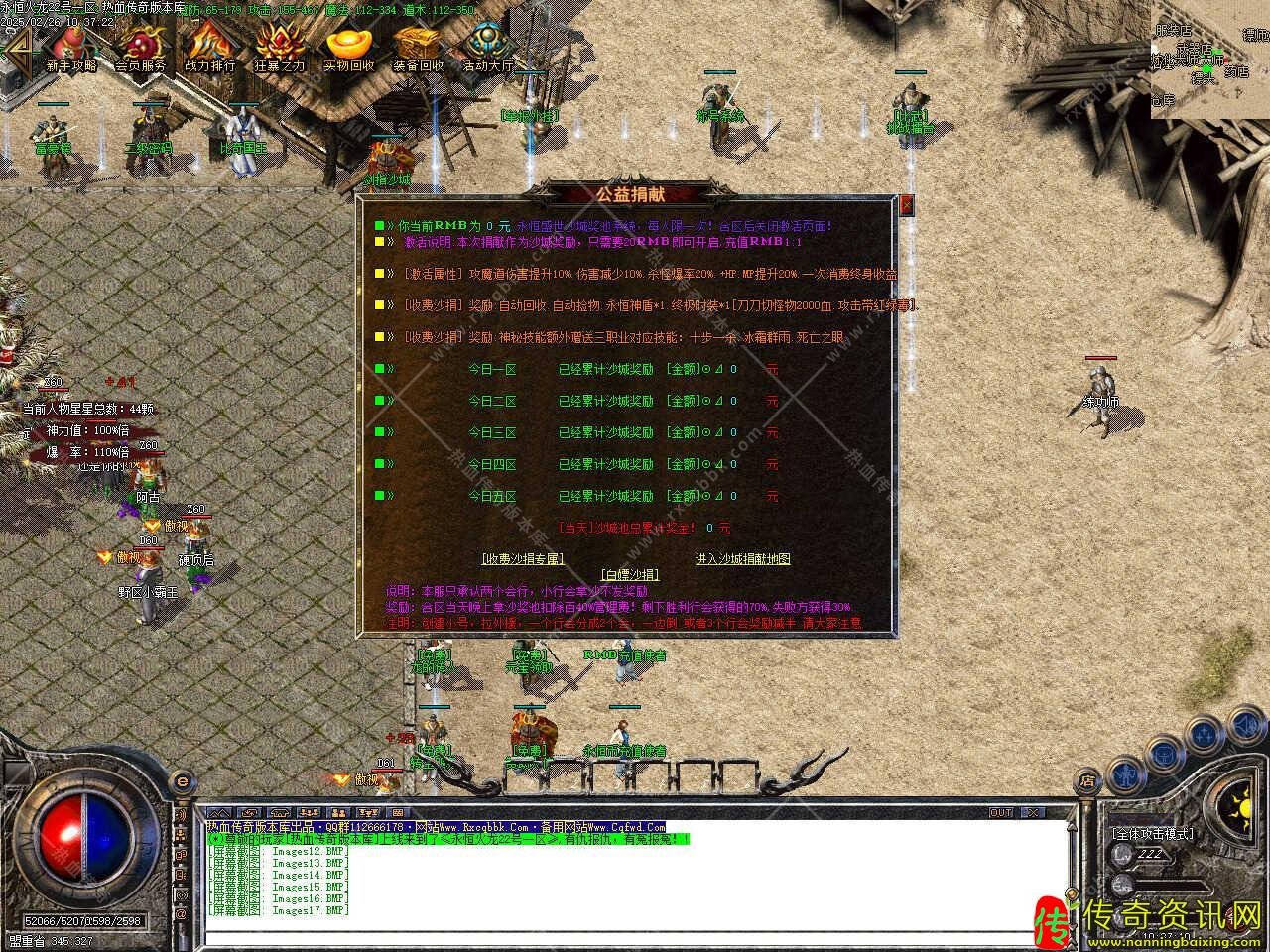The image size is (1270, 952).
Task: Click the round 'e' button by the orb
Action: tap(182, 781)
